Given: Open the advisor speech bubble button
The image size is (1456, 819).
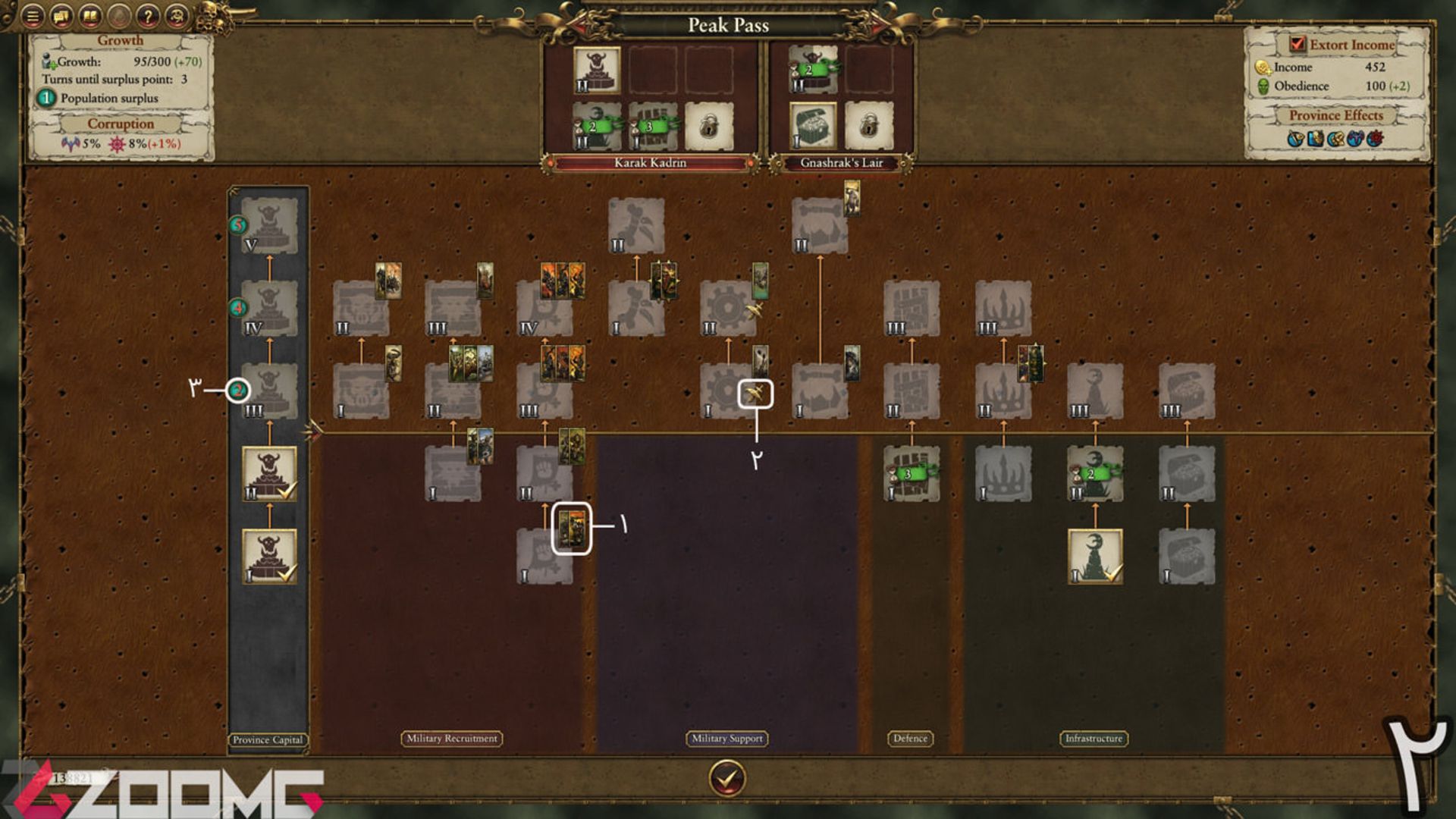Looking at the screenshot, I should point(61,15).
